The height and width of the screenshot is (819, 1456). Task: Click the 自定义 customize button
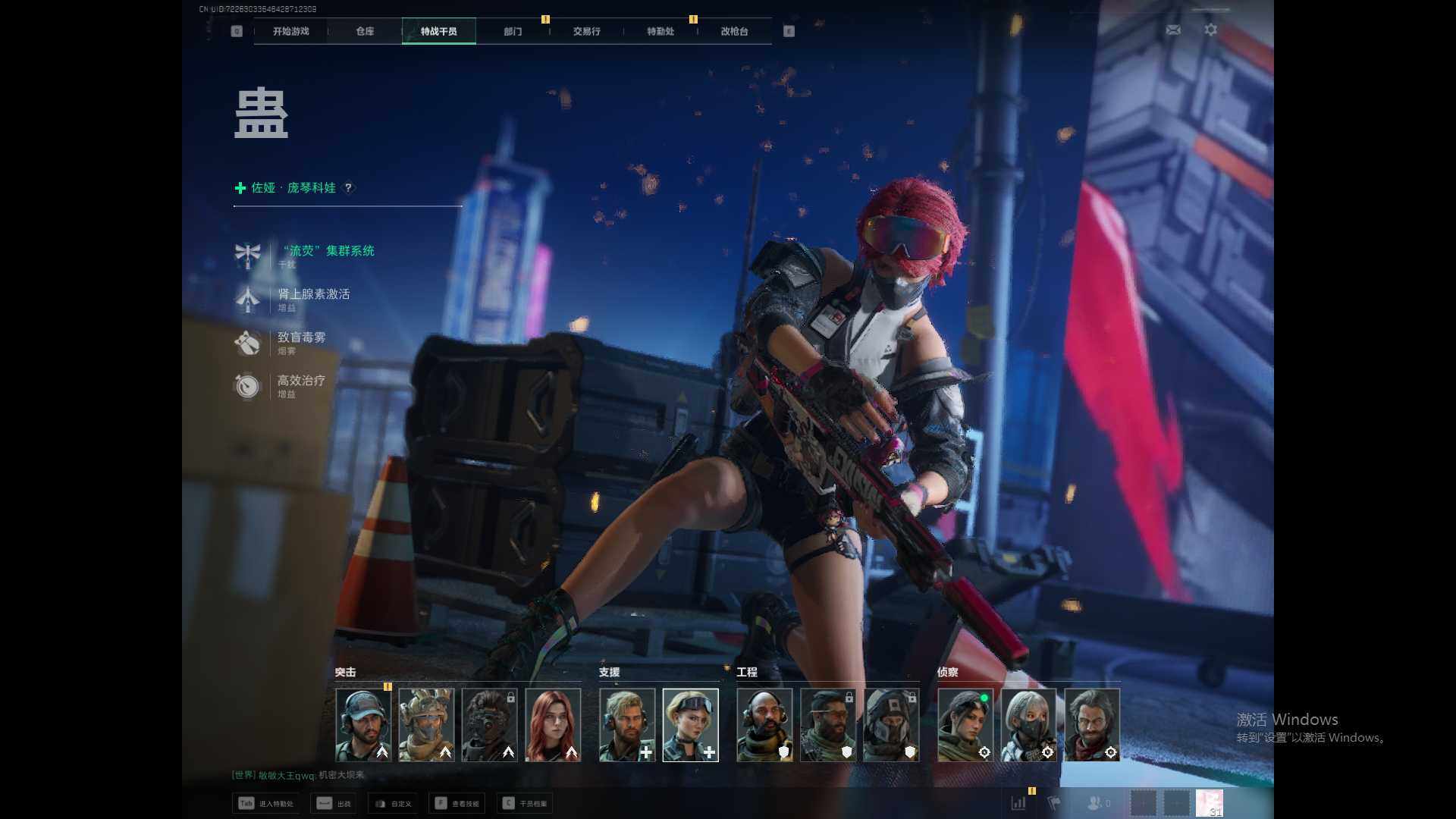394,803
